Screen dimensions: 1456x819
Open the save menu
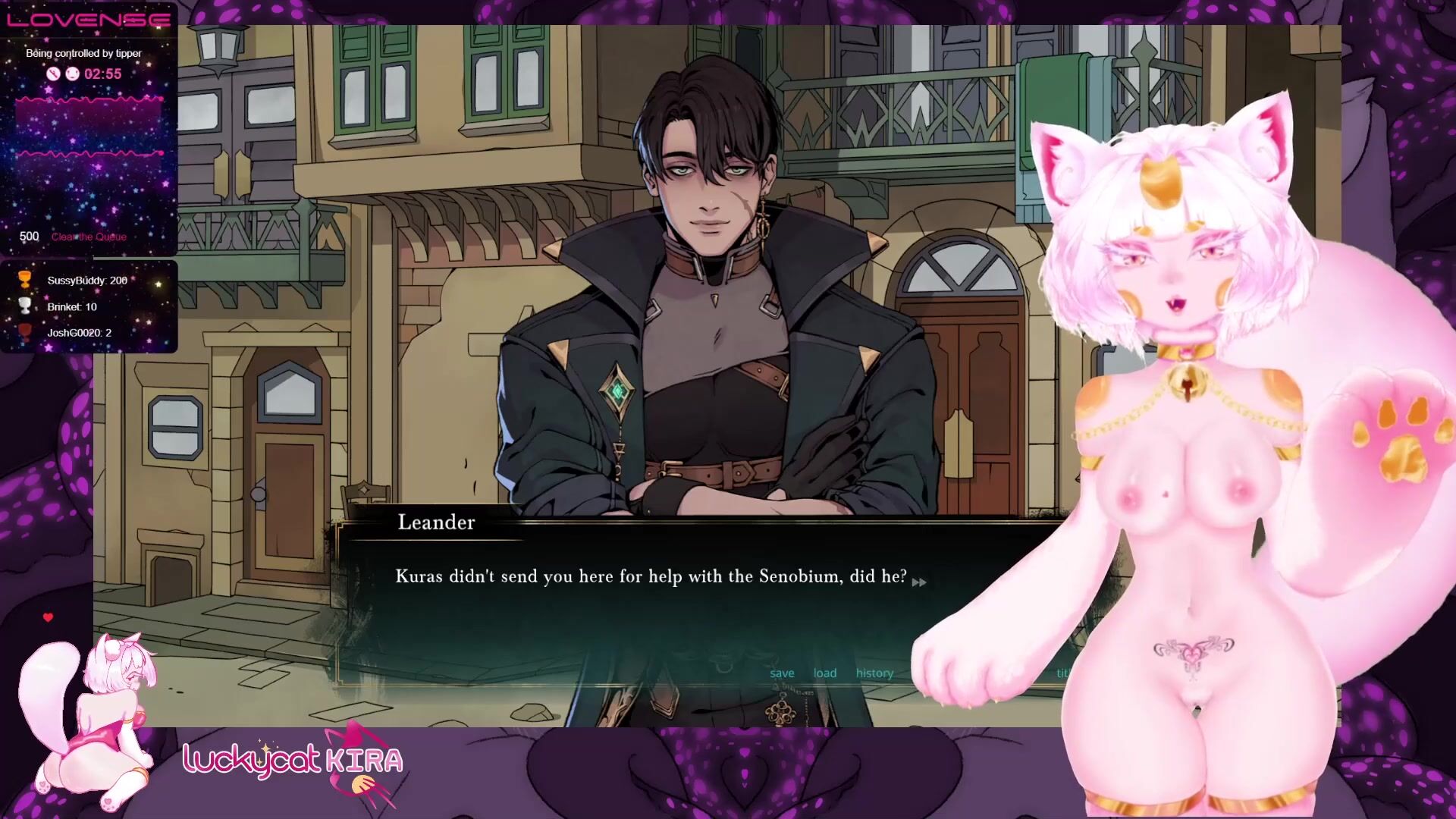coord(782,673)
